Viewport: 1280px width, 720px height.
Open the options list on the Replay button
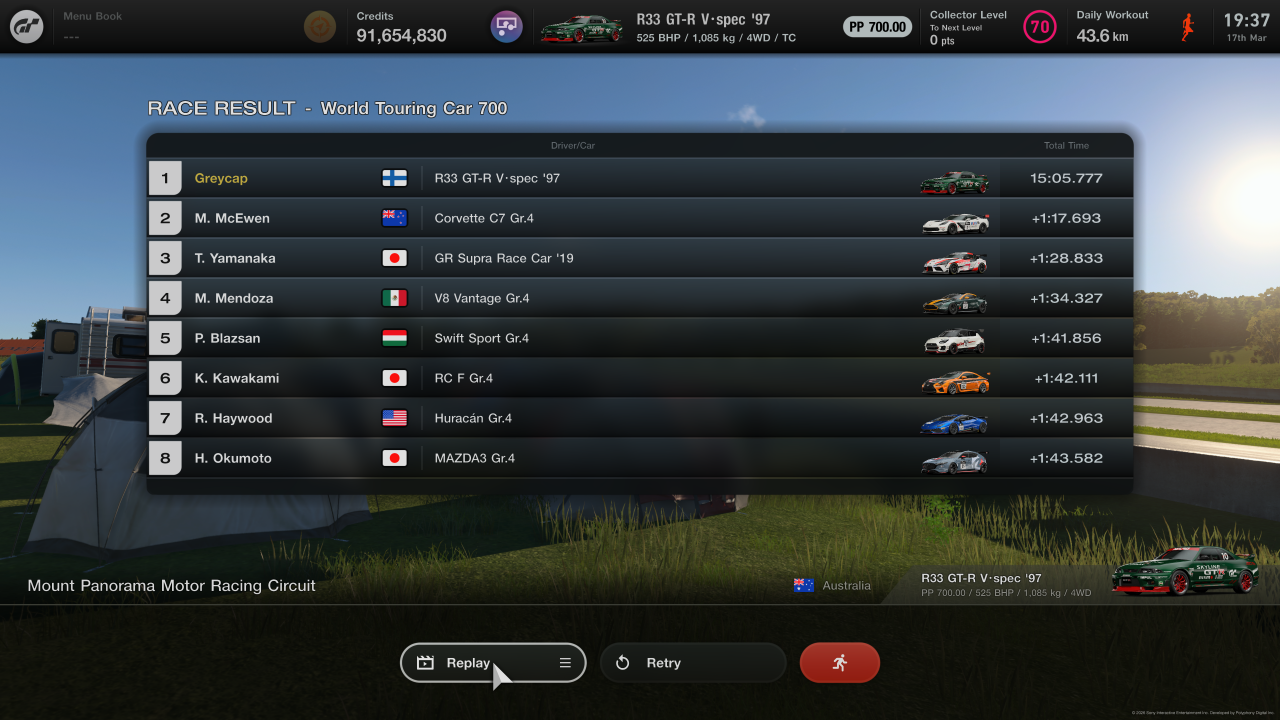(564, 662)
